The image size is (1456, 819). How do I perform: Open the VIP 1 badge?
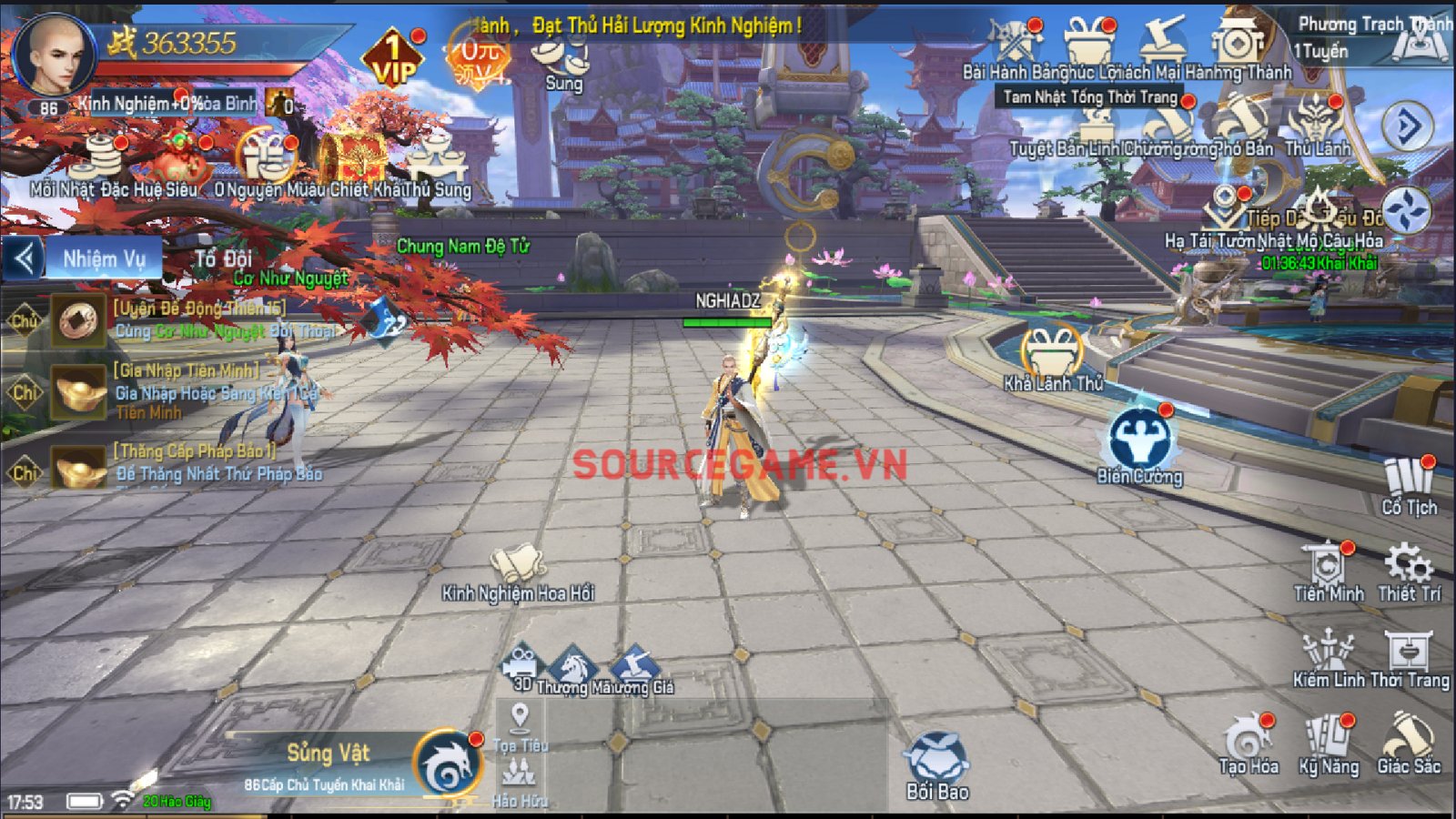(393, 59)
